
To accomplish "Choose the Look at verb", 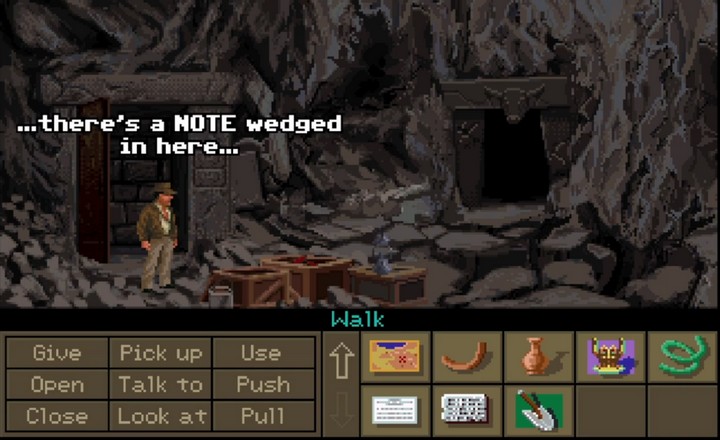I will (161, 415).
